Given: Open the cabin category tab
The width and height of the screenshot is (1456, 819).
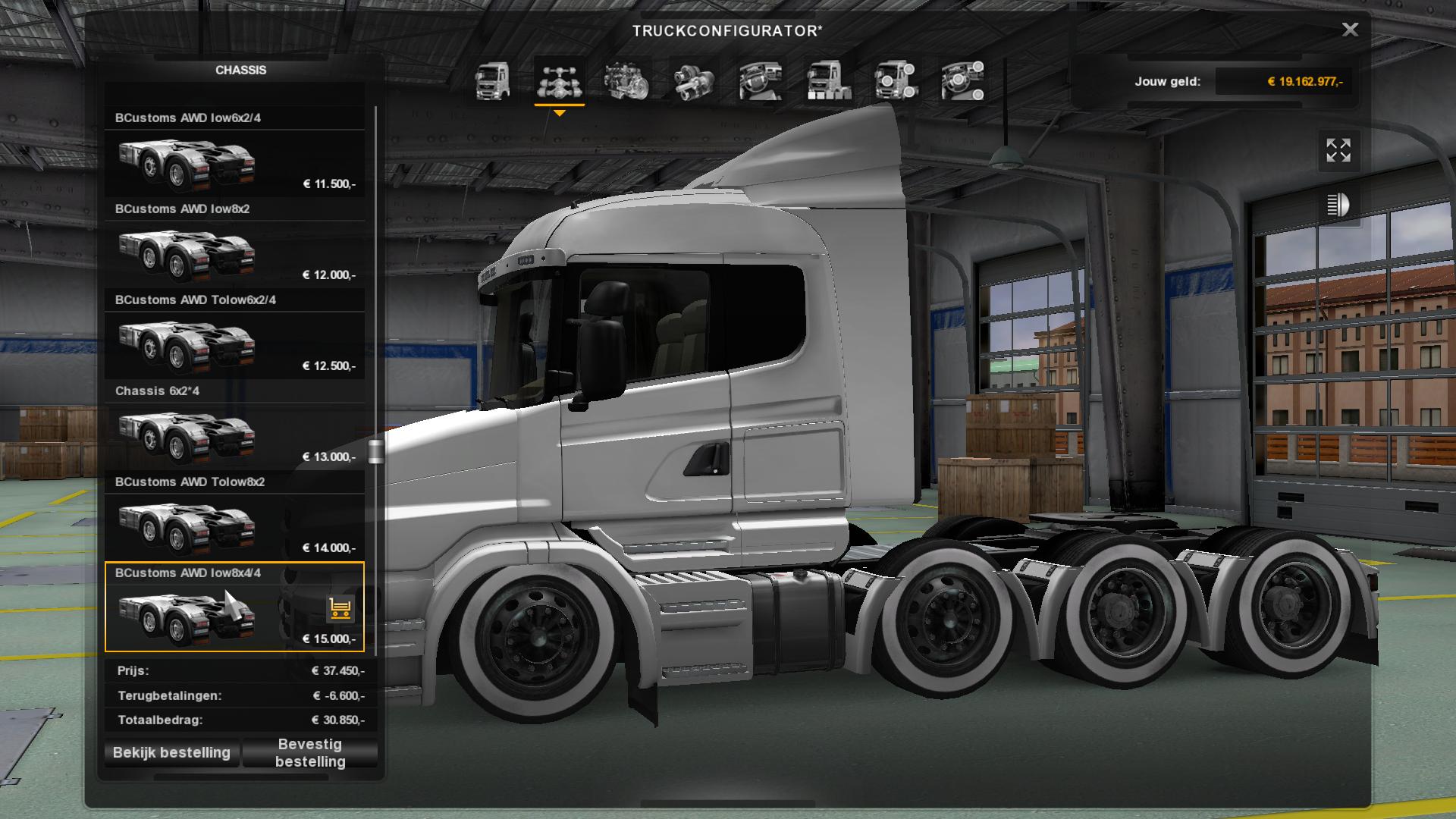Looking at the screenshot, I should 492,81.
